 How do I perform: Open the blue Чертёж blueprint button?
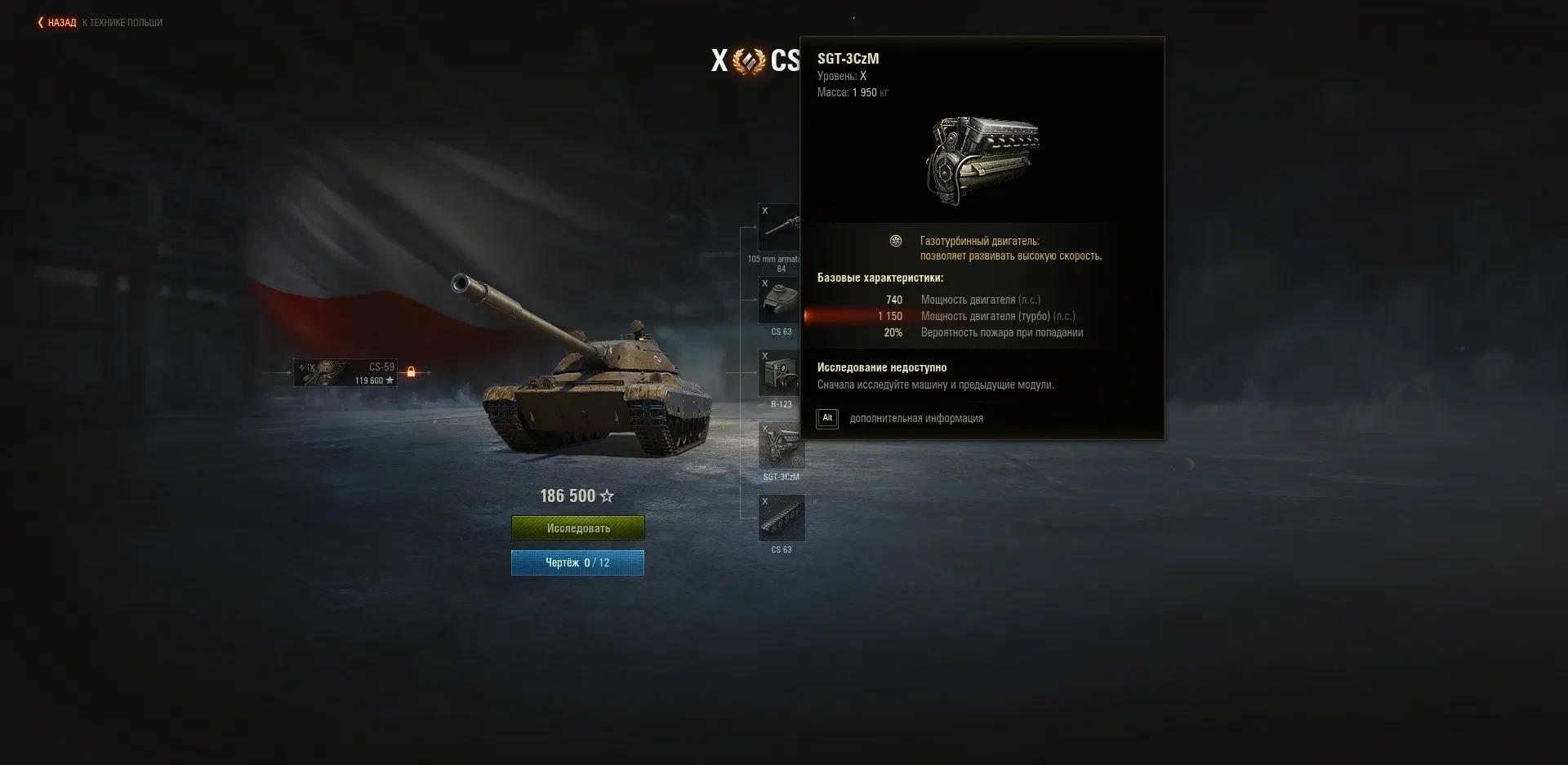point(577,563)
